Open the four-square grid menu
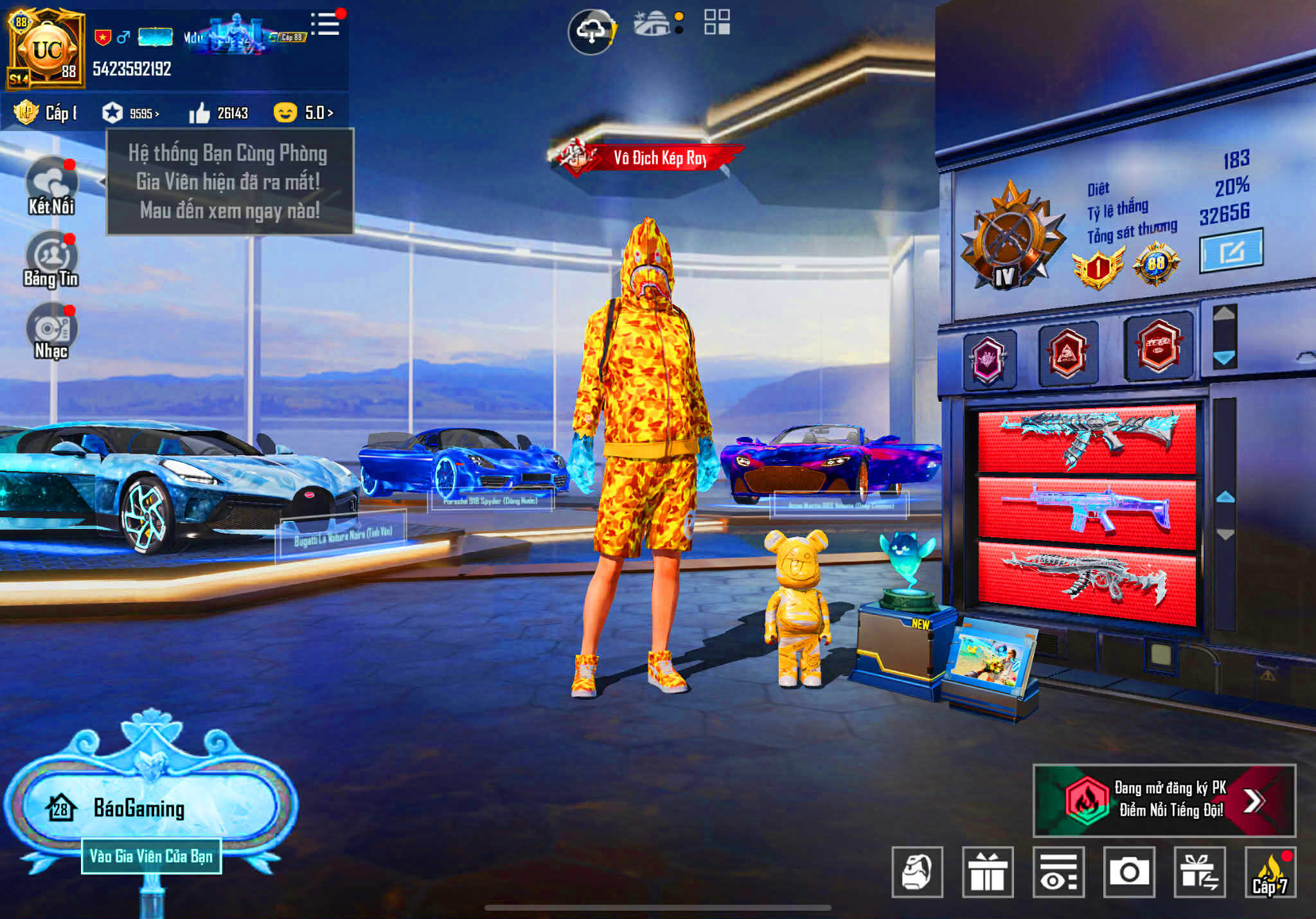 pyautogui.click(x=716, y=22)
